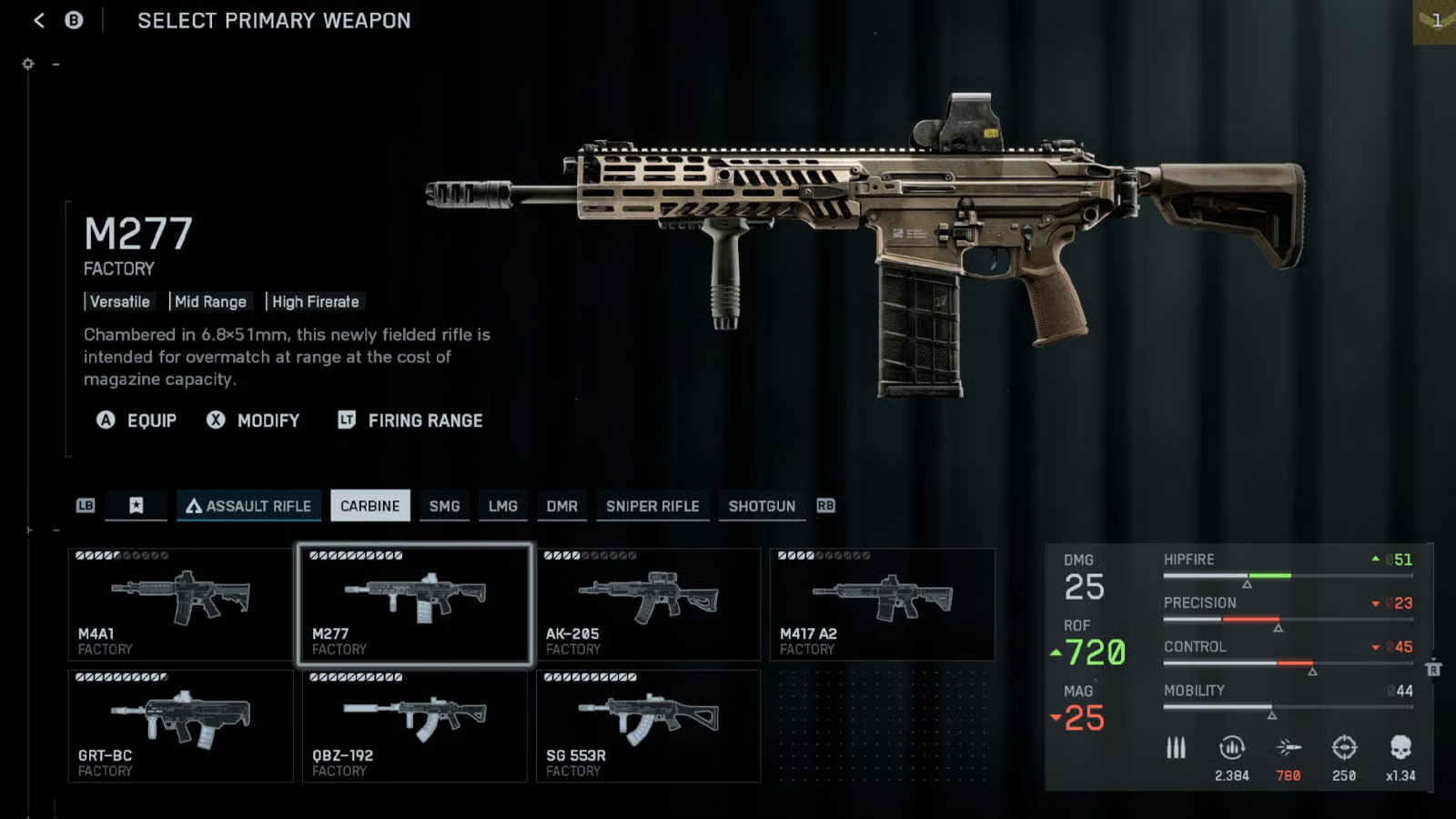Choose the M4A1 weapon tile
Screen dimensions: 1456x819
[x=180, y=604]
